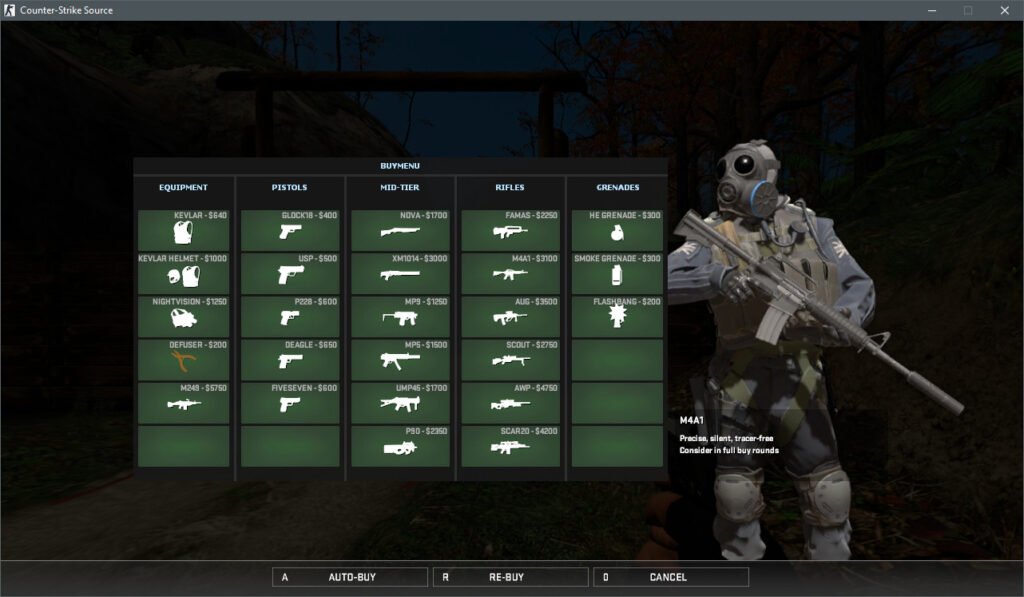The height and width of the screenshot is (597, 1024).
Task: Buy an HE Grenade
Action: 617,230
